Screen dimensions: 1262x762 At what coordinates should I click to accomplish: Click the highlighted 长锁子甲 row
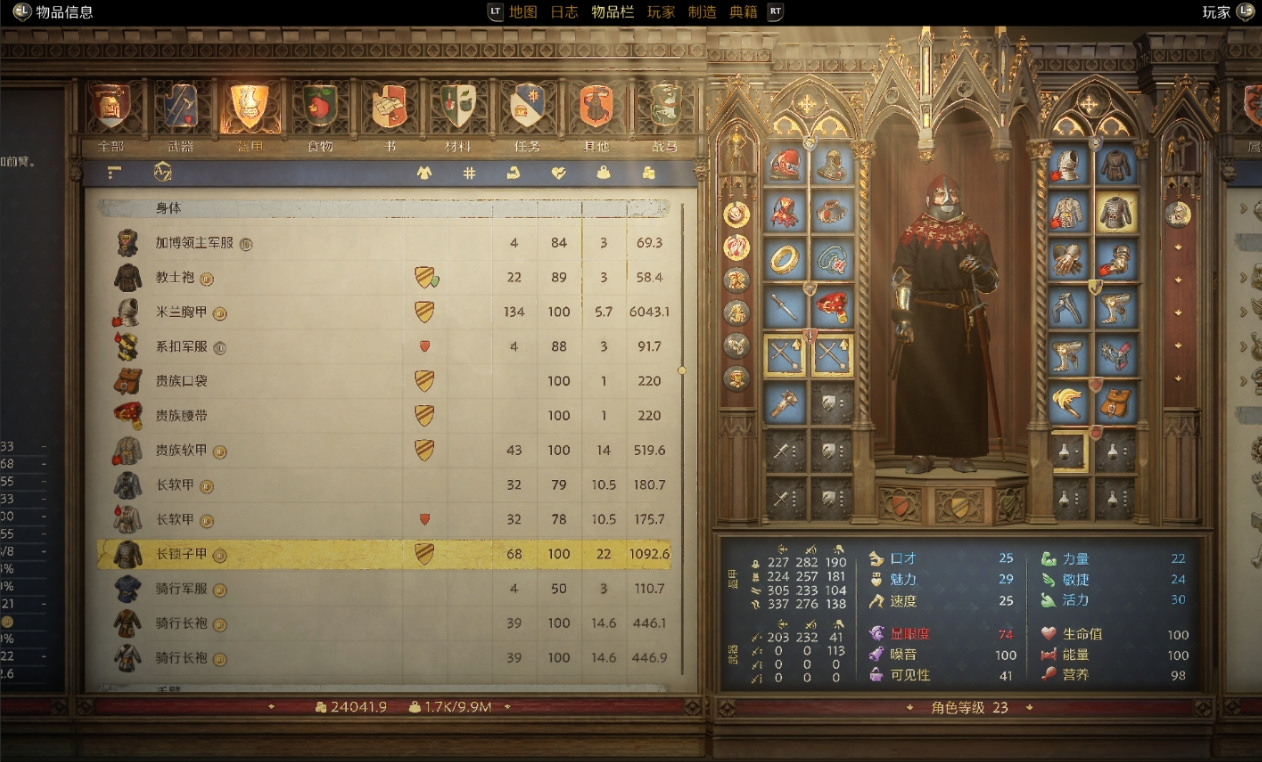[181, 554]
